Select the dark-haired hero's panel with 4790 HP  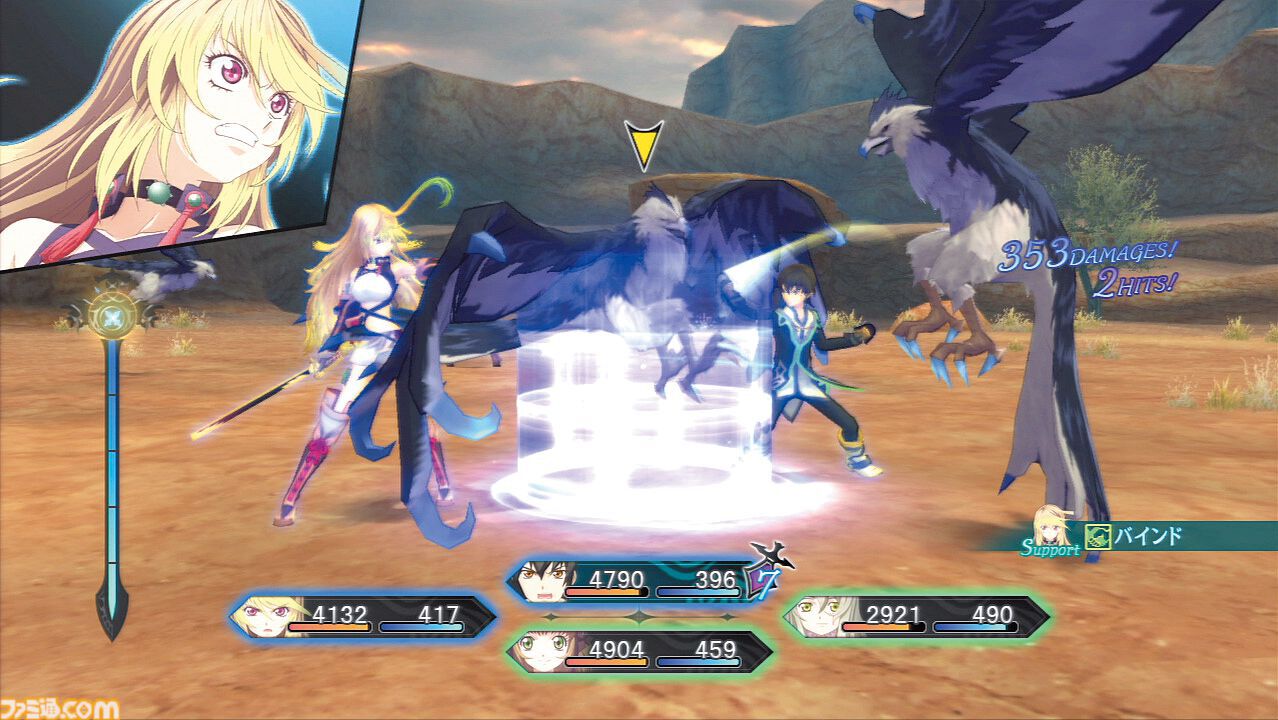(x=634, y=581)
